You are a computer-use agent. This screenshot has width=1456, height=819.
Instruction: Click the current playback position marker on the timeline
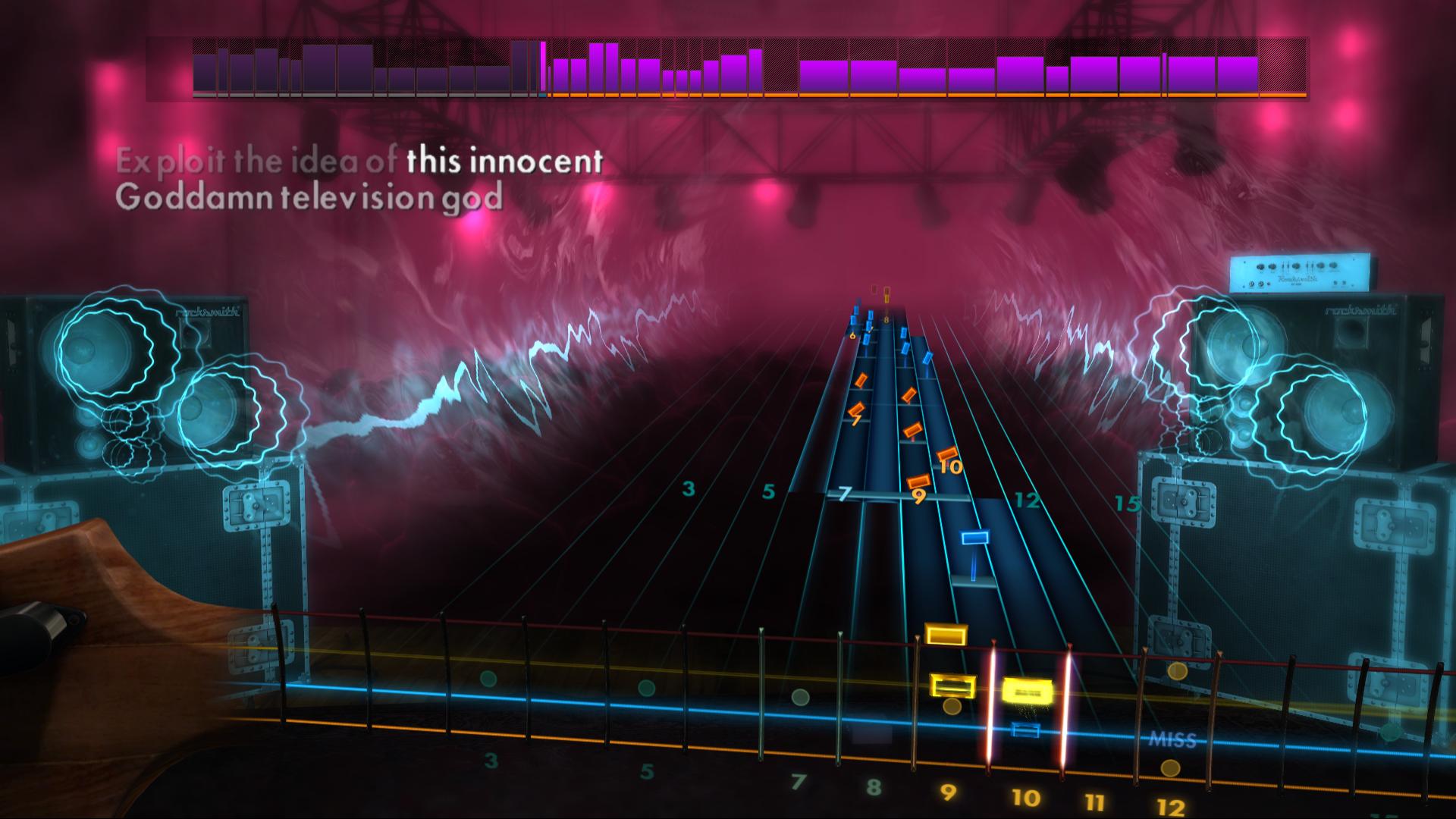pyautogui.click(x=542, y=68)
